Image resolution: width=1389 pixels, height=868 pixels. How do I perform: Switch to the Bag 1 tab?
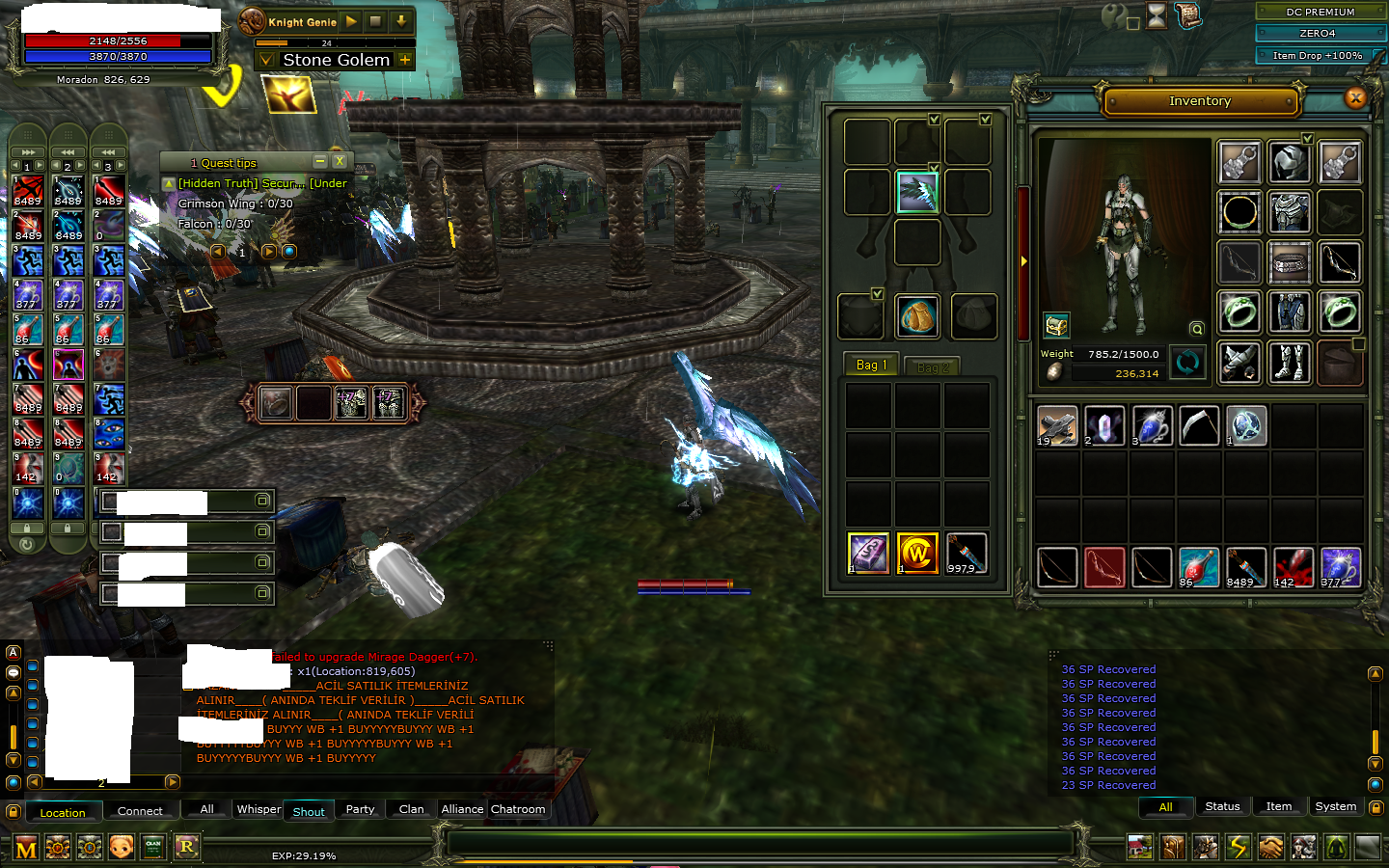tap(871, 366)
